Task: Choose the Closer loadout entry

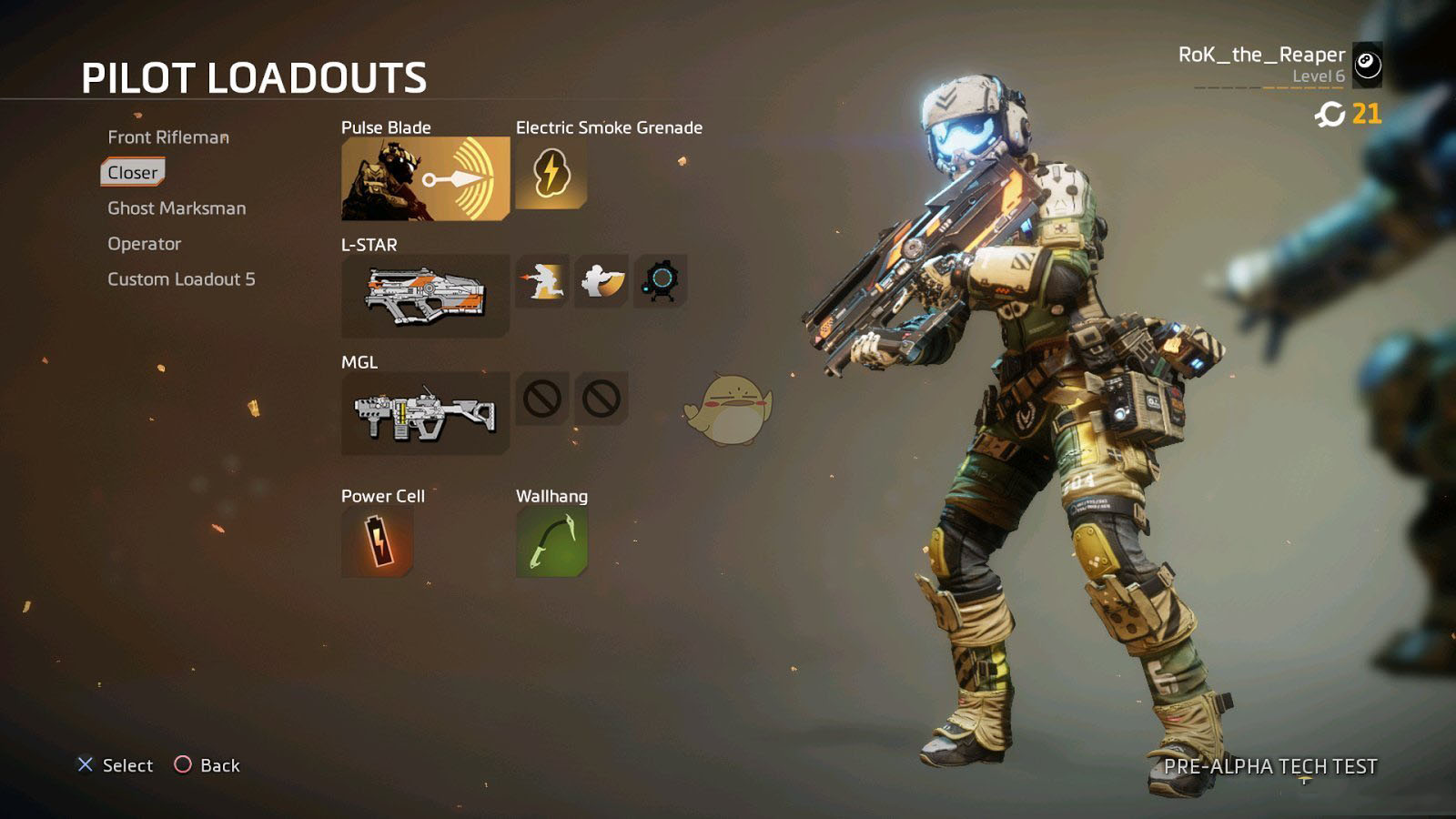Action: (133, 172)
